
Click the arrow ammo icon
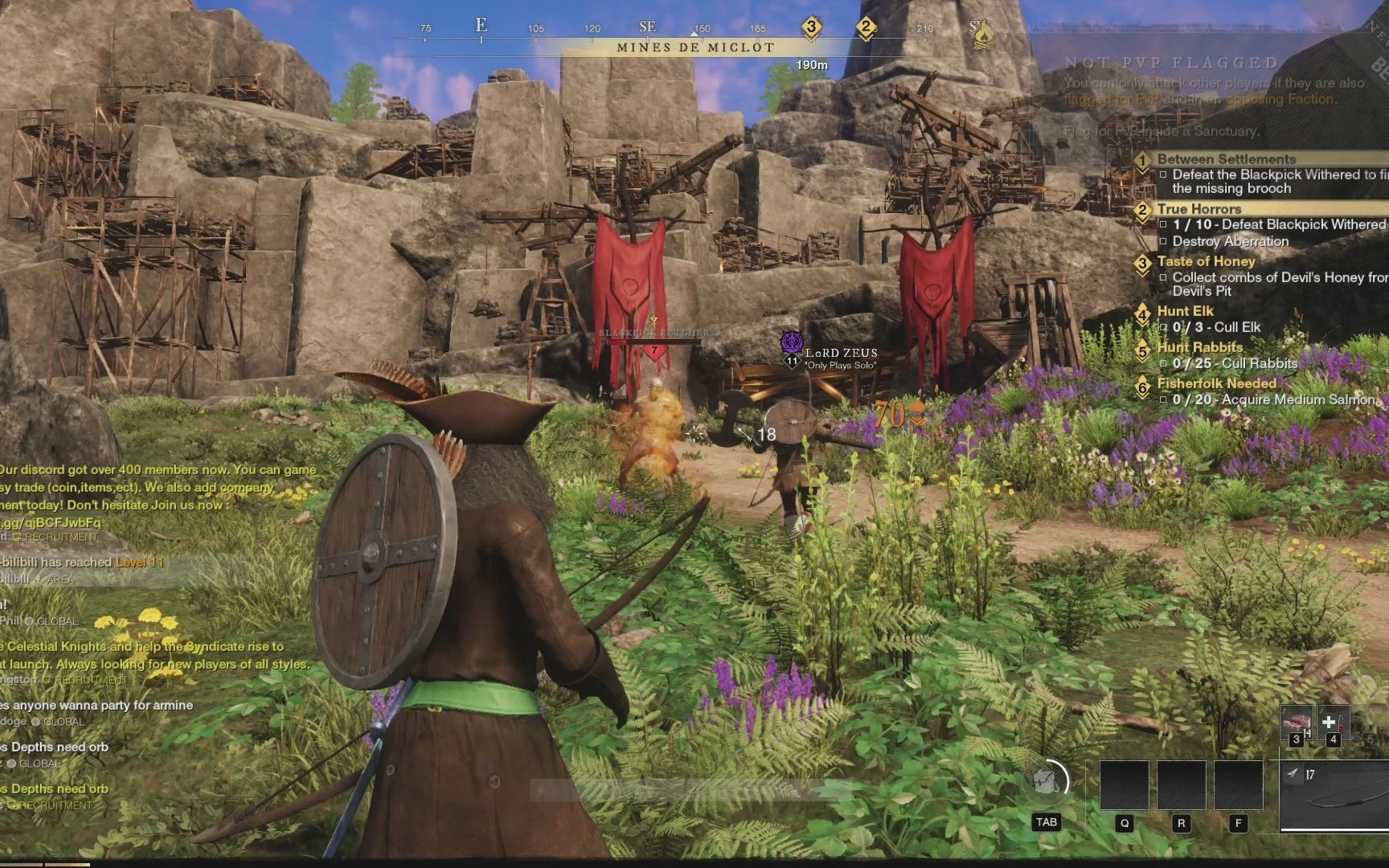tap(1293, 774)
